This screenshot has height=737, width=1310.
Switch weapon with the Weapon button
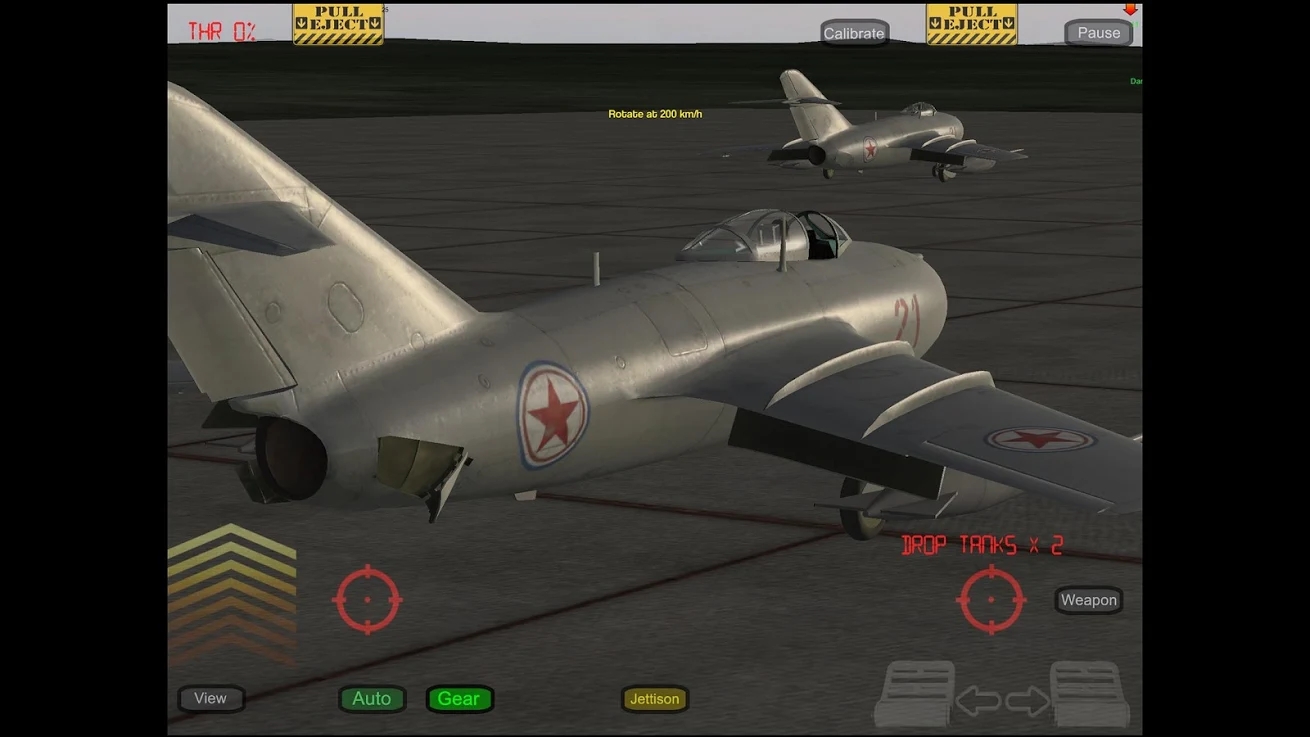coord(1088,600)
